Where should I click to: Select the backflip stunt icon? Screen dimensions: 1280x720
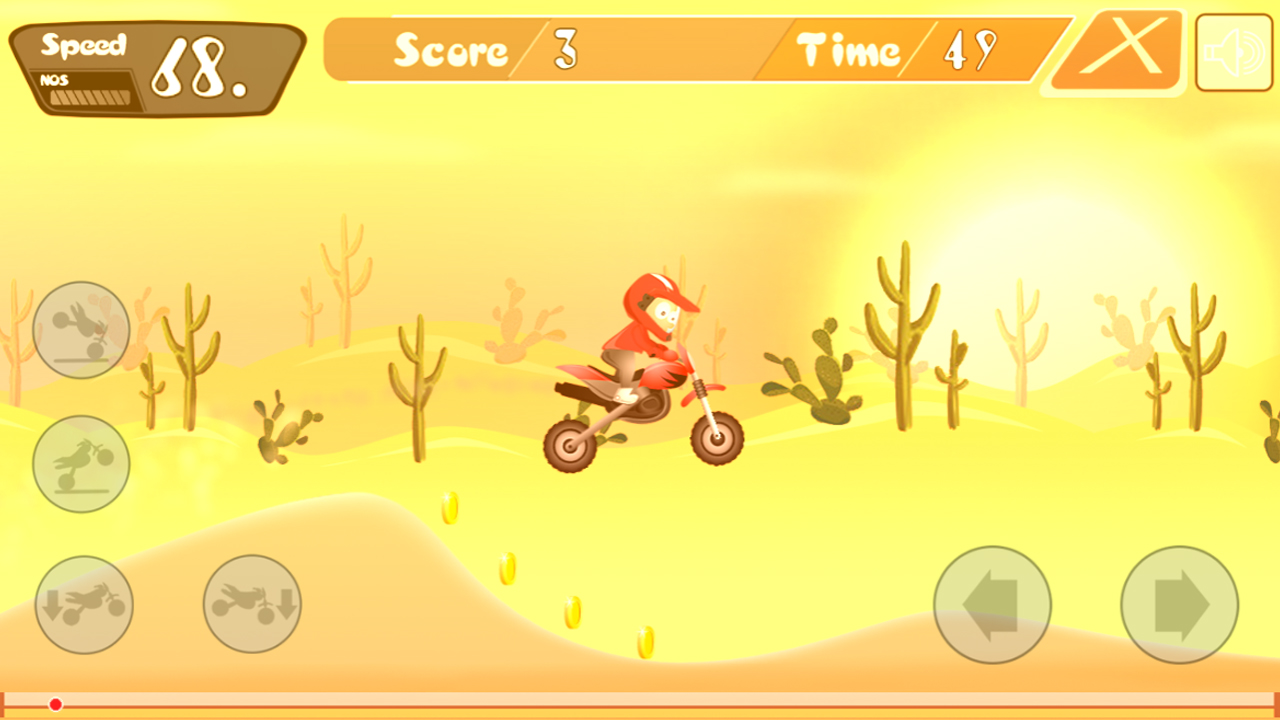[x=80, y=330]
